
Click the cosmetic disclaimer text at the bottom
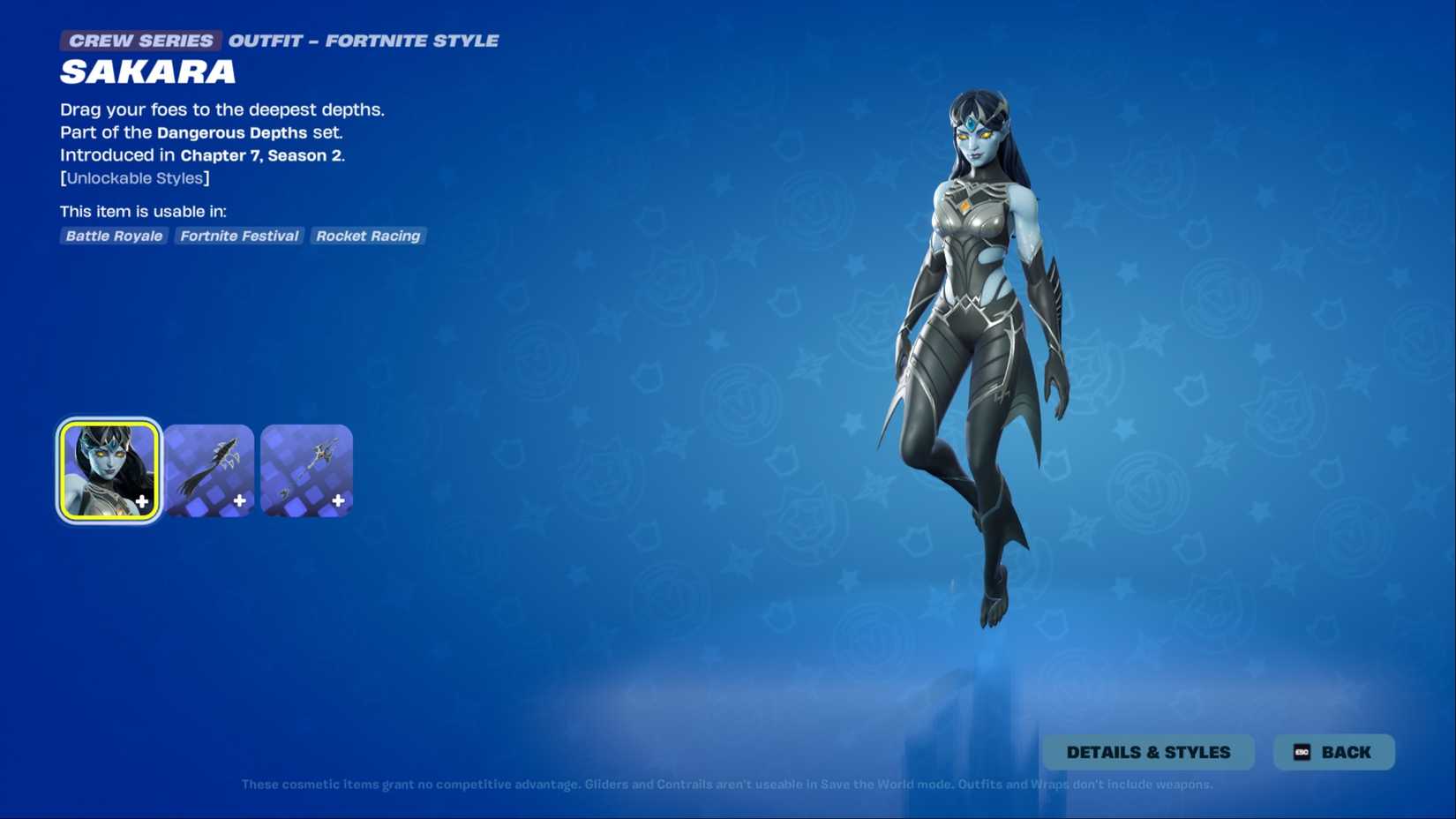pos(727,784)
